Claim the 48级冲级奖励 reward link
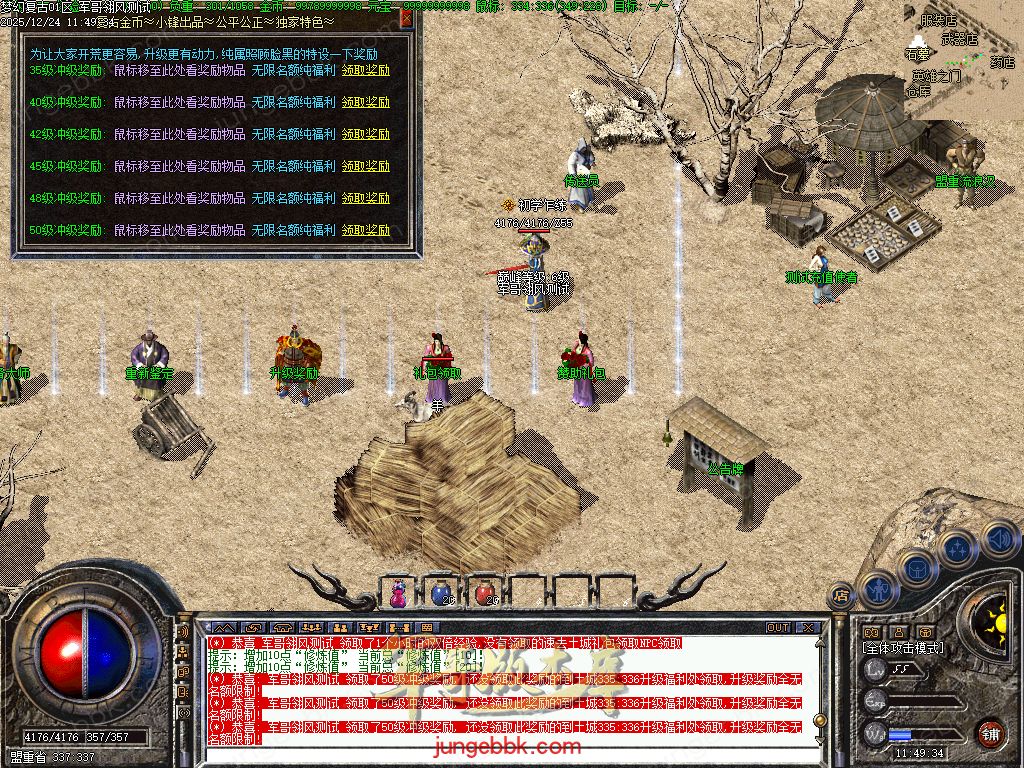Screen dimensions: 1024x768 point(365,198)
